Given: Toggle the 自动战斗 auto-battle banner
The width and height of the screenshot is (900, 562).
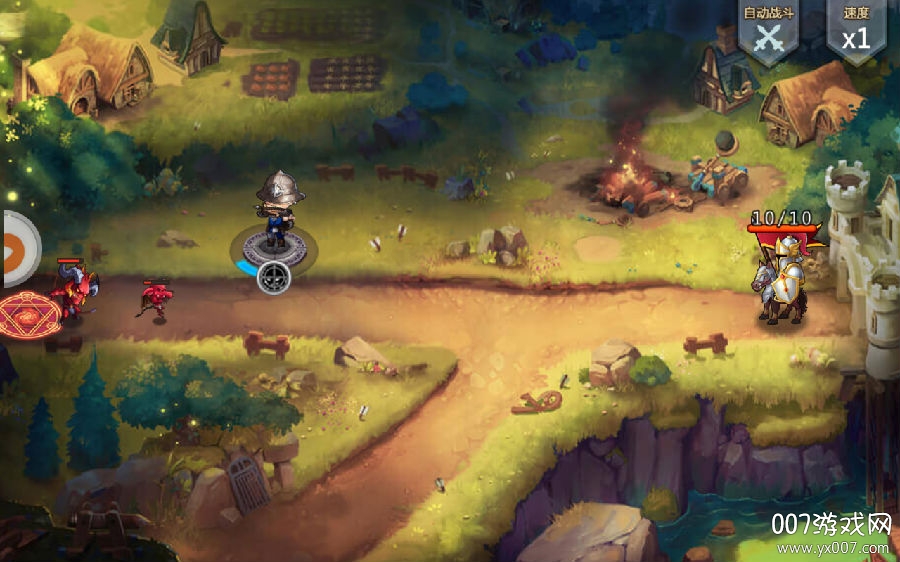Looking at the screenshot, I should (x=767, y=32).
